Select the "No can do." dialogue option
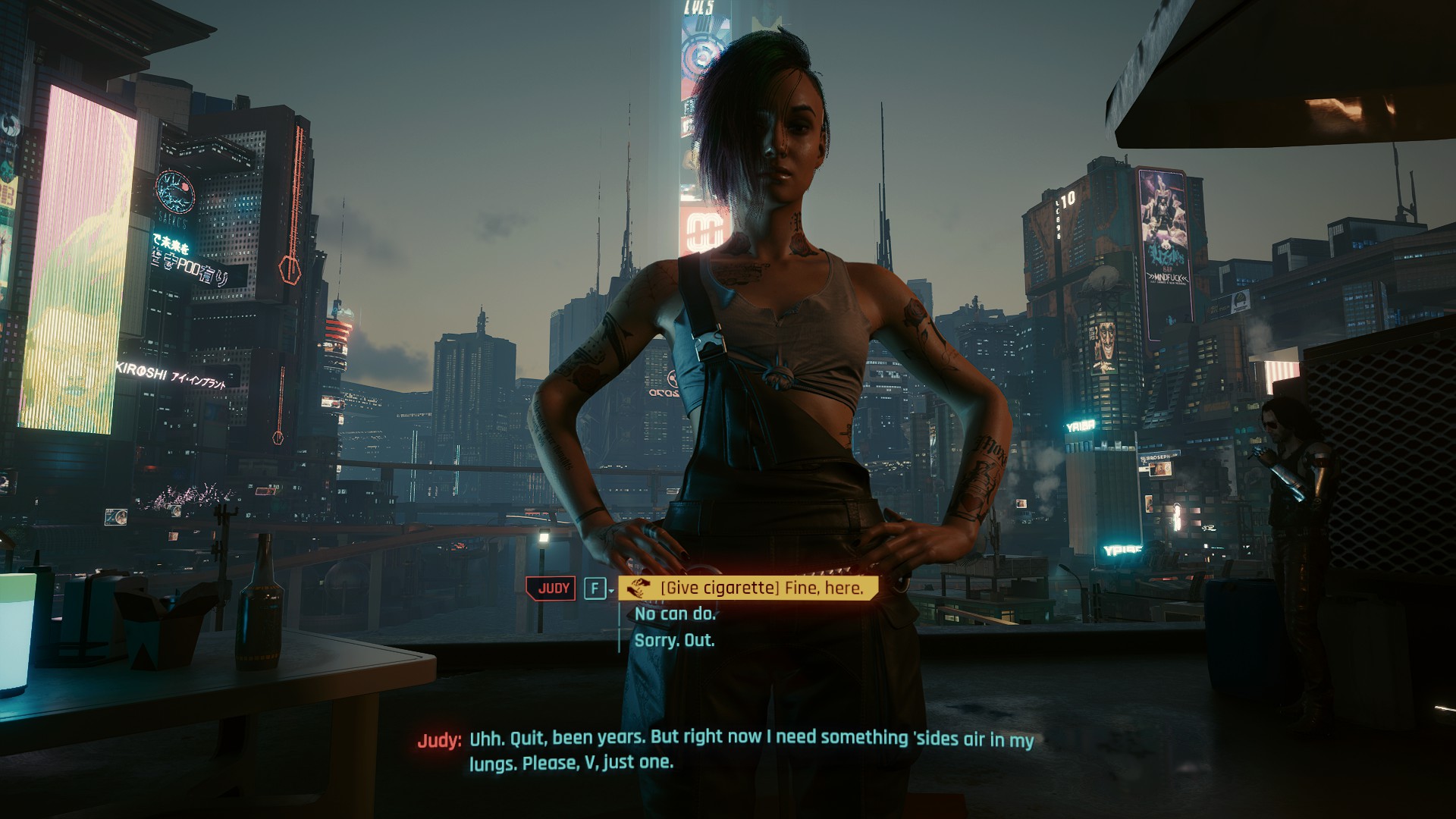 pos(675,613)
